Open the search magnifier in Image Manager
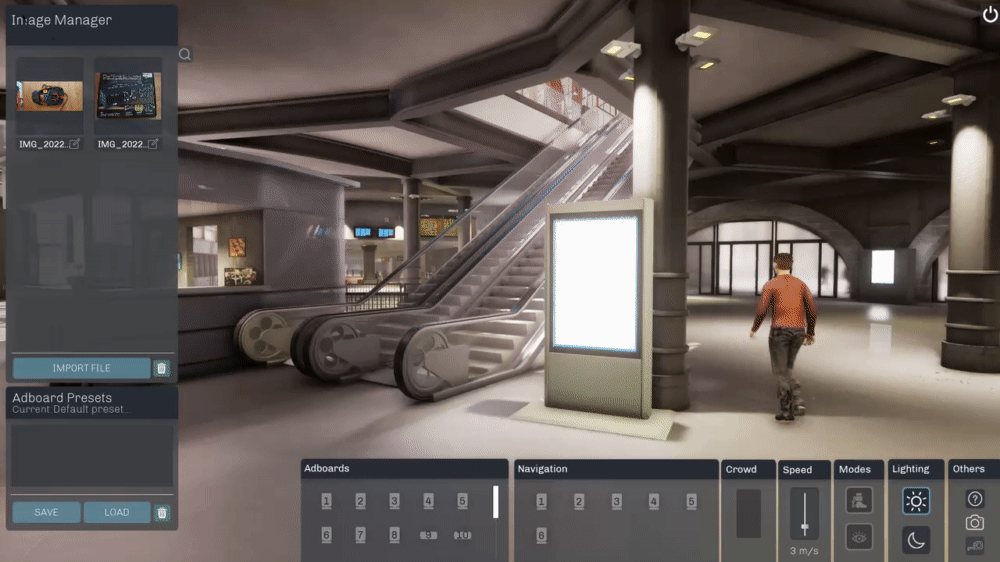This screenshot has width=1000, height=562. coord(185,55)
